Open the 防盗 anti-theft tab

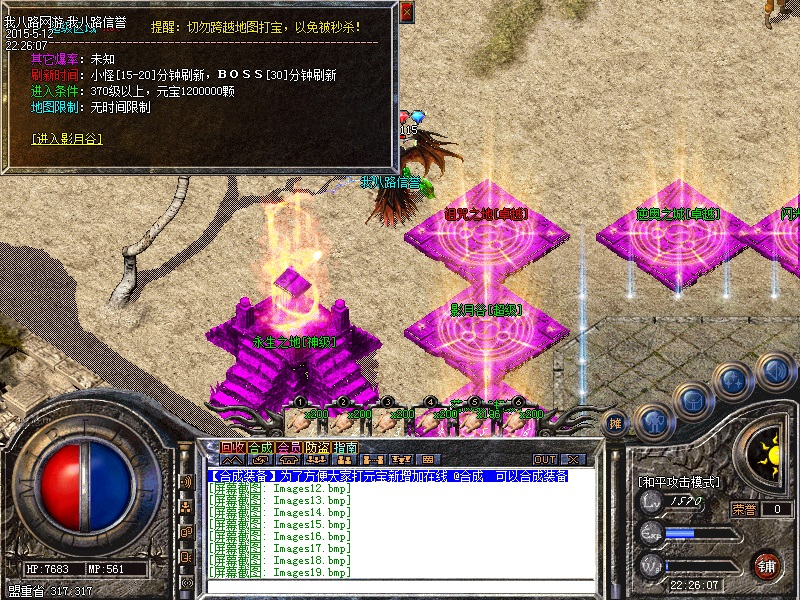tap(316, 447)
